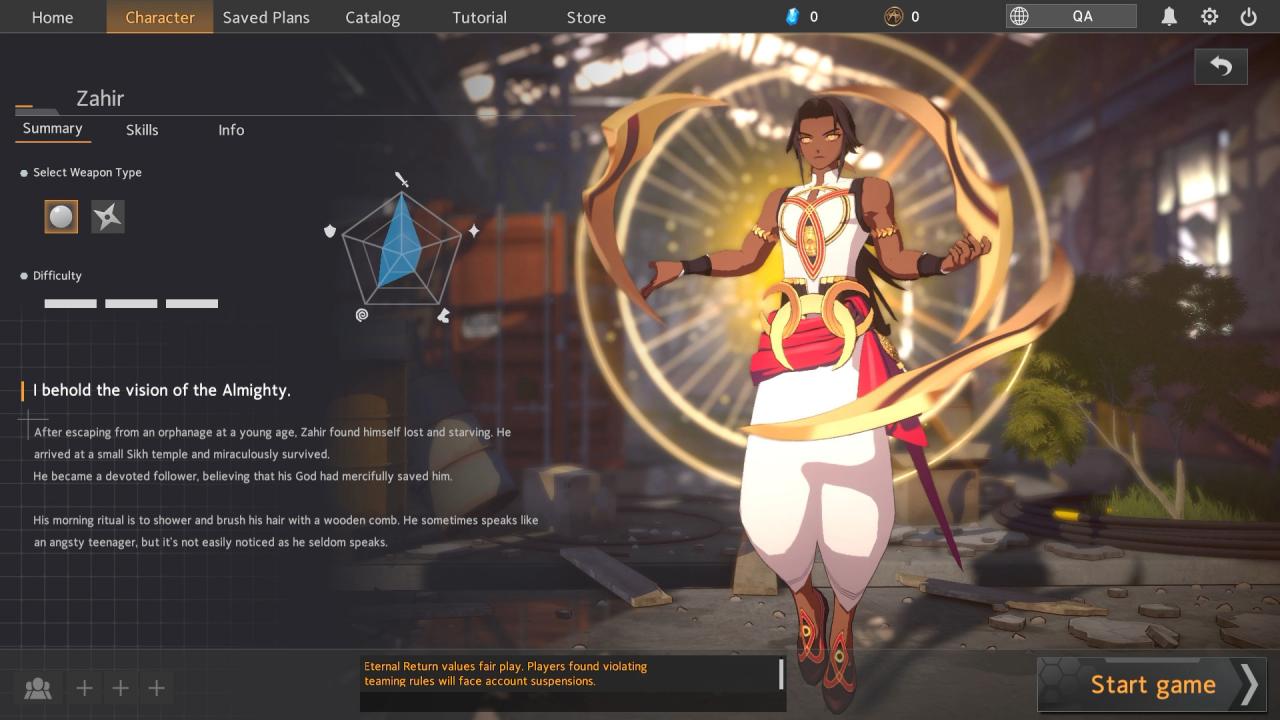Open the Tutorial section
This screenshot has height=720, width=1280.
click(479, 17)
